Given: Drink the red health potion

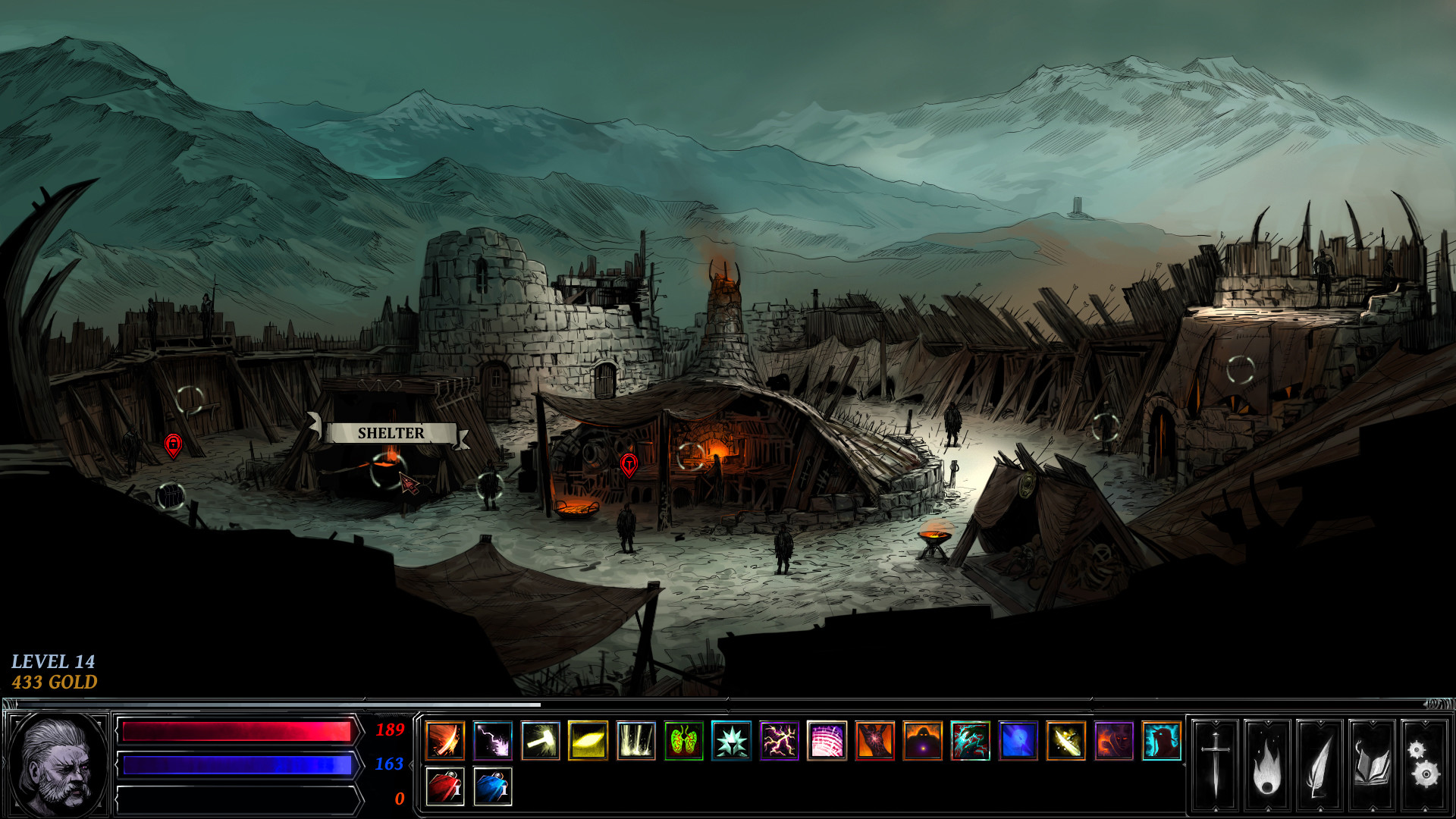Looking at the screenshot, I should pyautogui.click(x=444, y=786).
